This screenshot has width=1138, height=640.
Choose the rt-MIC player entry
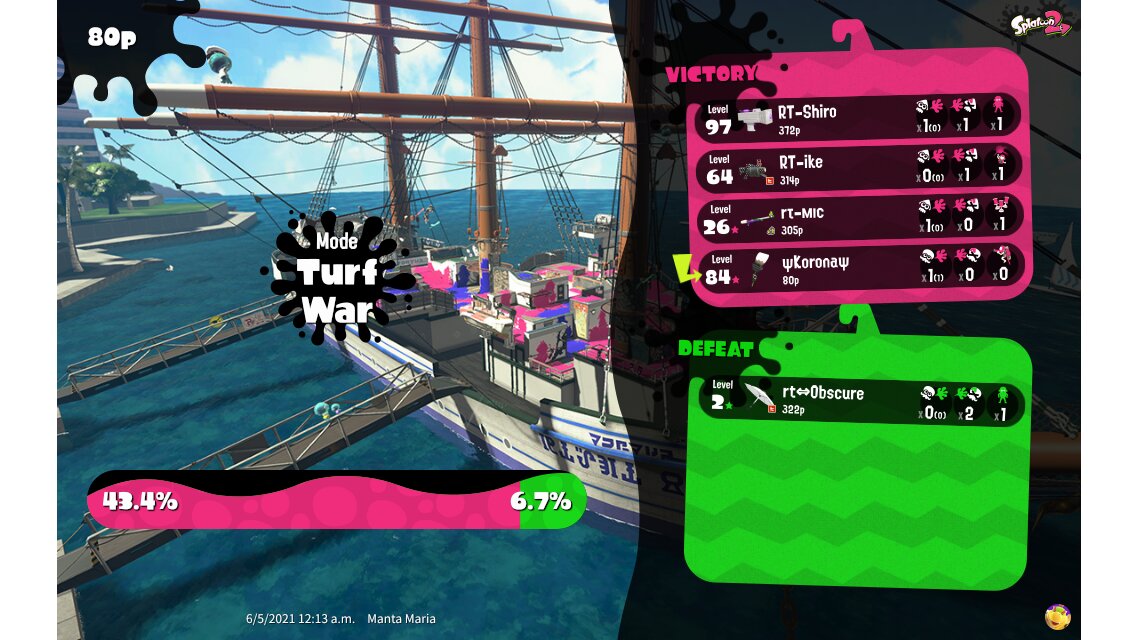coord(860,218)
